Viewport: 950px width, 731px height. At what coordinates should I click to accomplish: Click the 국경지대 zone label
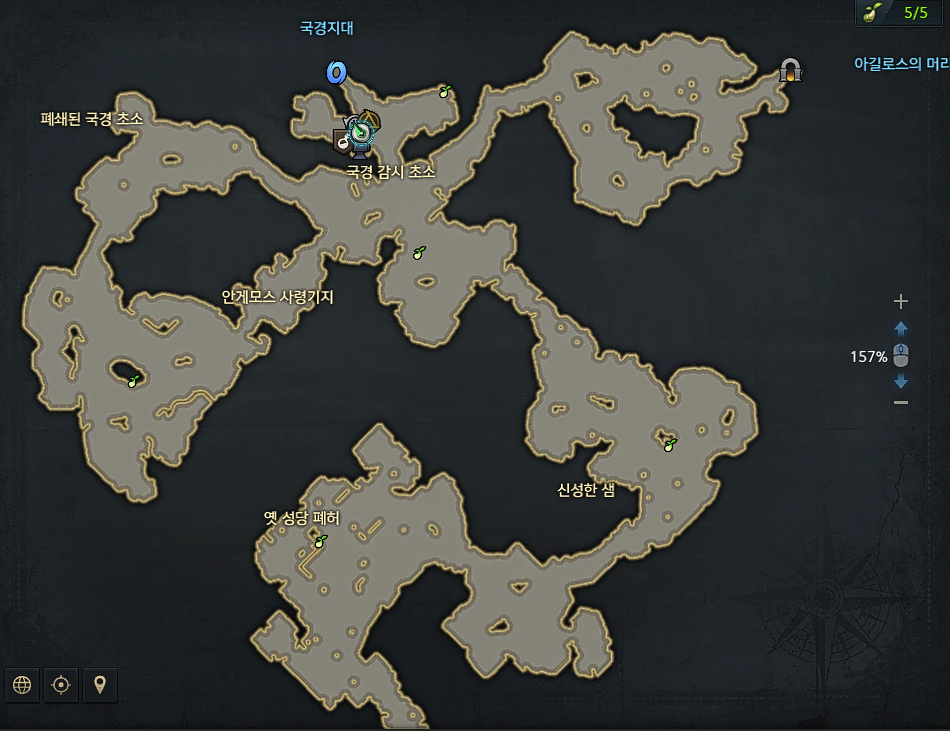327,28
